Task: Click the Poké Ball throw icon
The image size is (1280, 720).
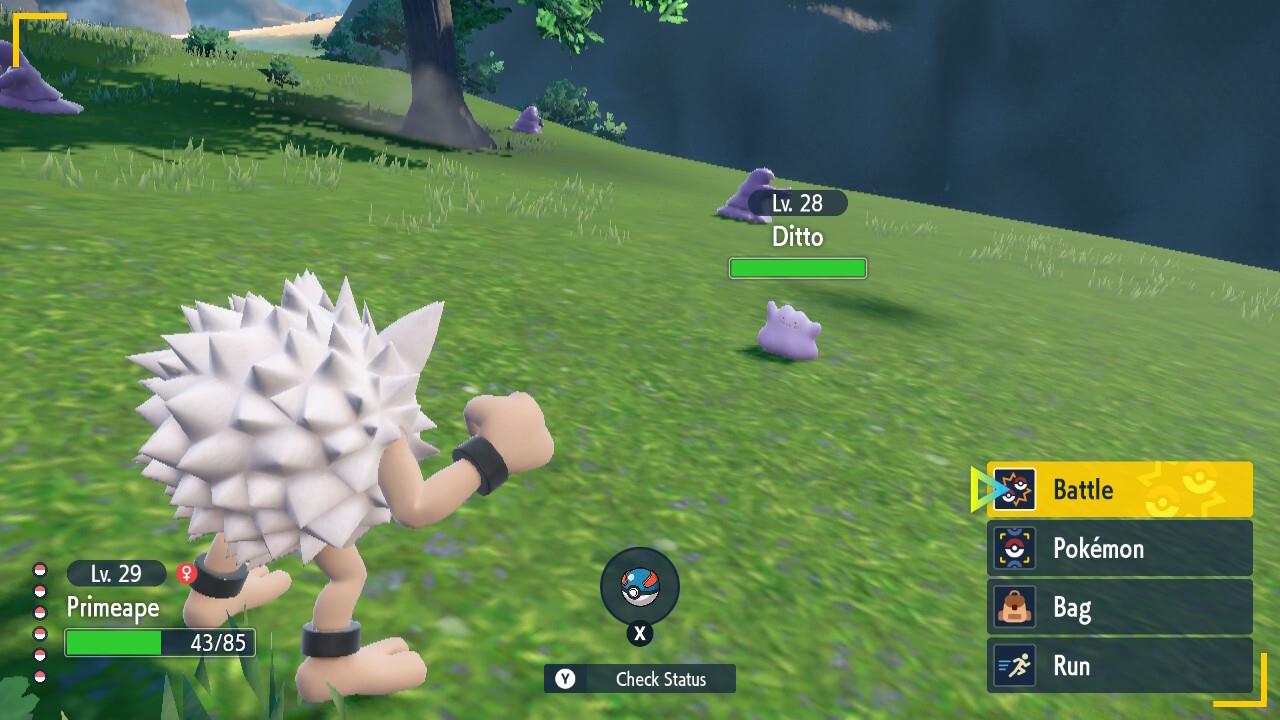Action: coord(639,587)
